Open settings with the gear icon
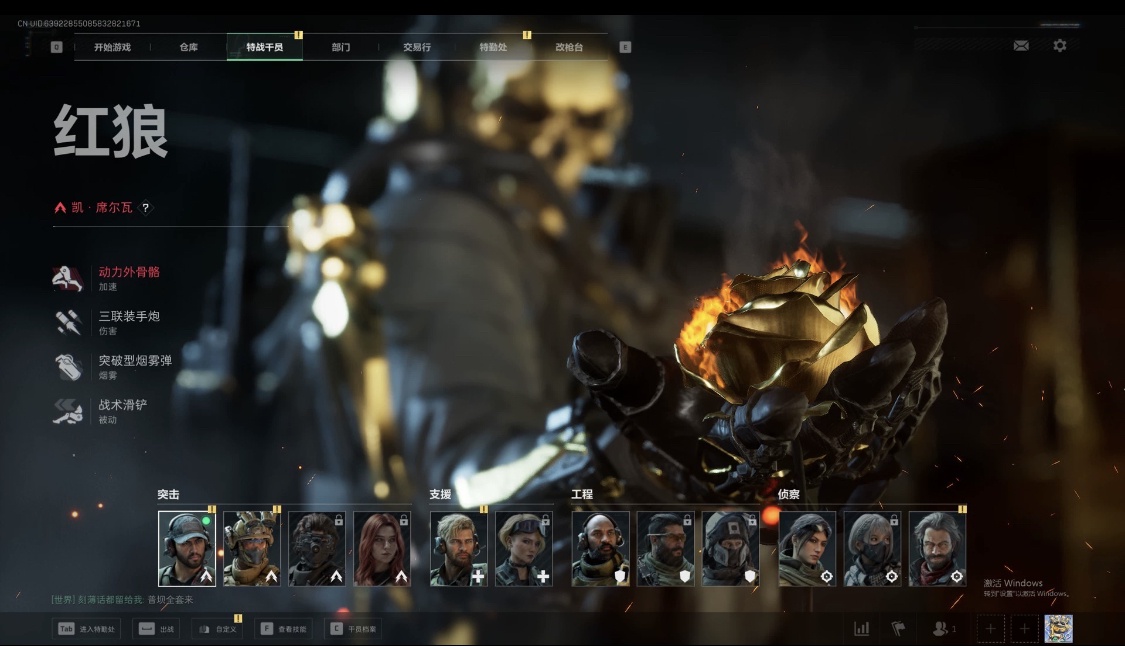 click(x=1060, y=46)
